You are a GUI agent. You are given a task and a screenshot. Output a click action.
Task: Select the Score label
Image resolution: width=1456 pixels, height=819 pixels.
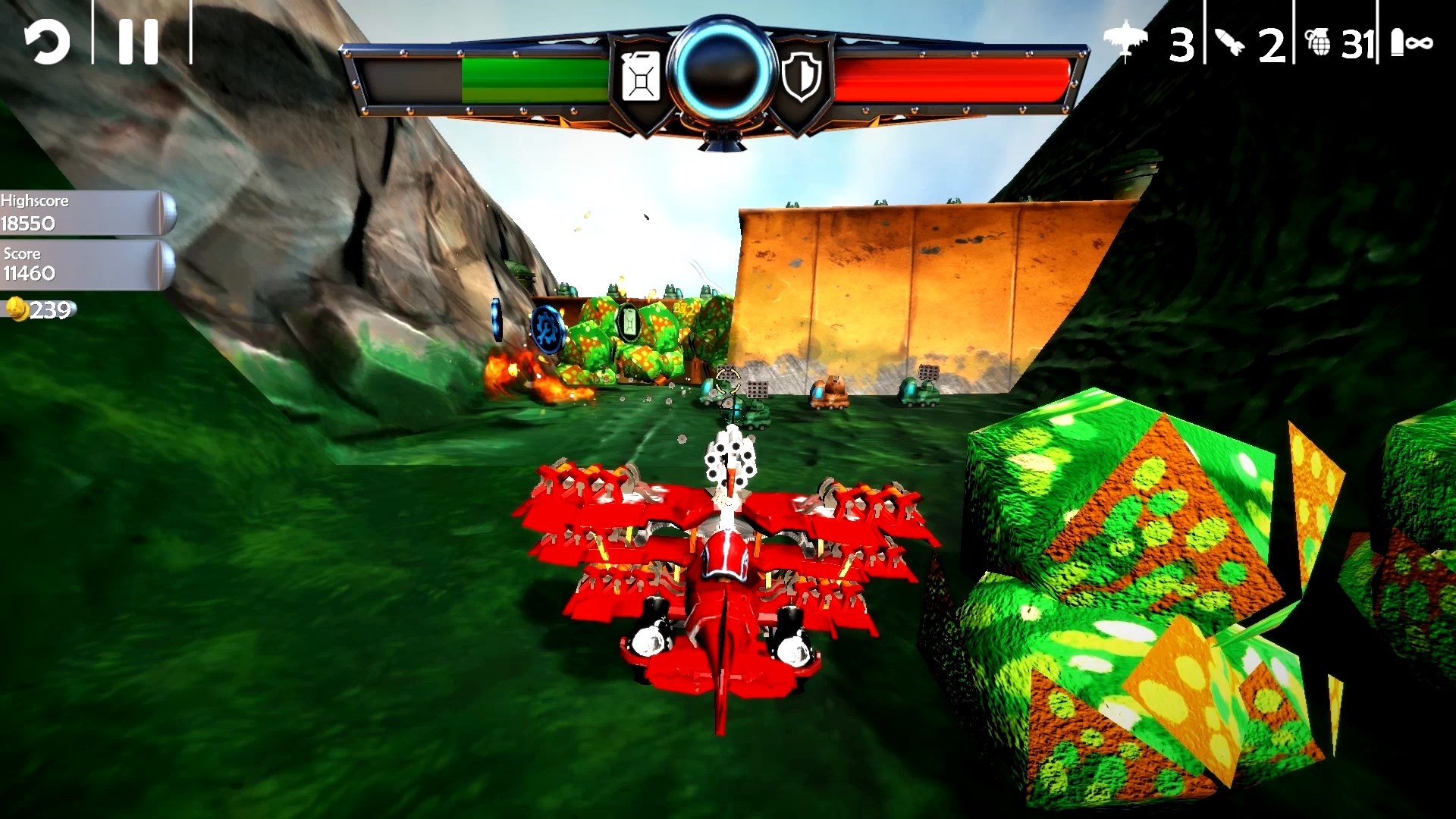point(23,253)
